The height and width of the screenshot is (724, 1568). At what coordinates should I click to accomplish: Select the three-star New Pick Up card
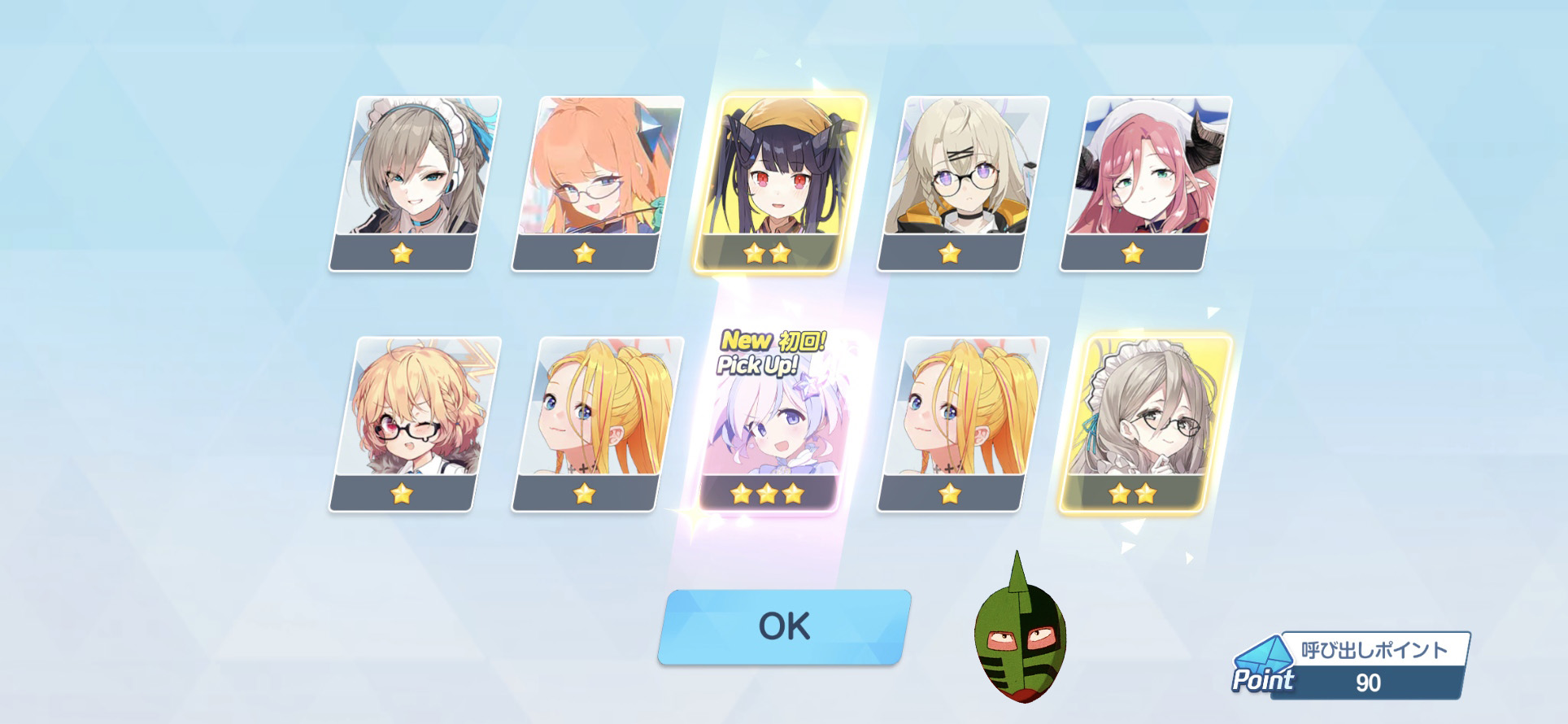coord(769,423)
